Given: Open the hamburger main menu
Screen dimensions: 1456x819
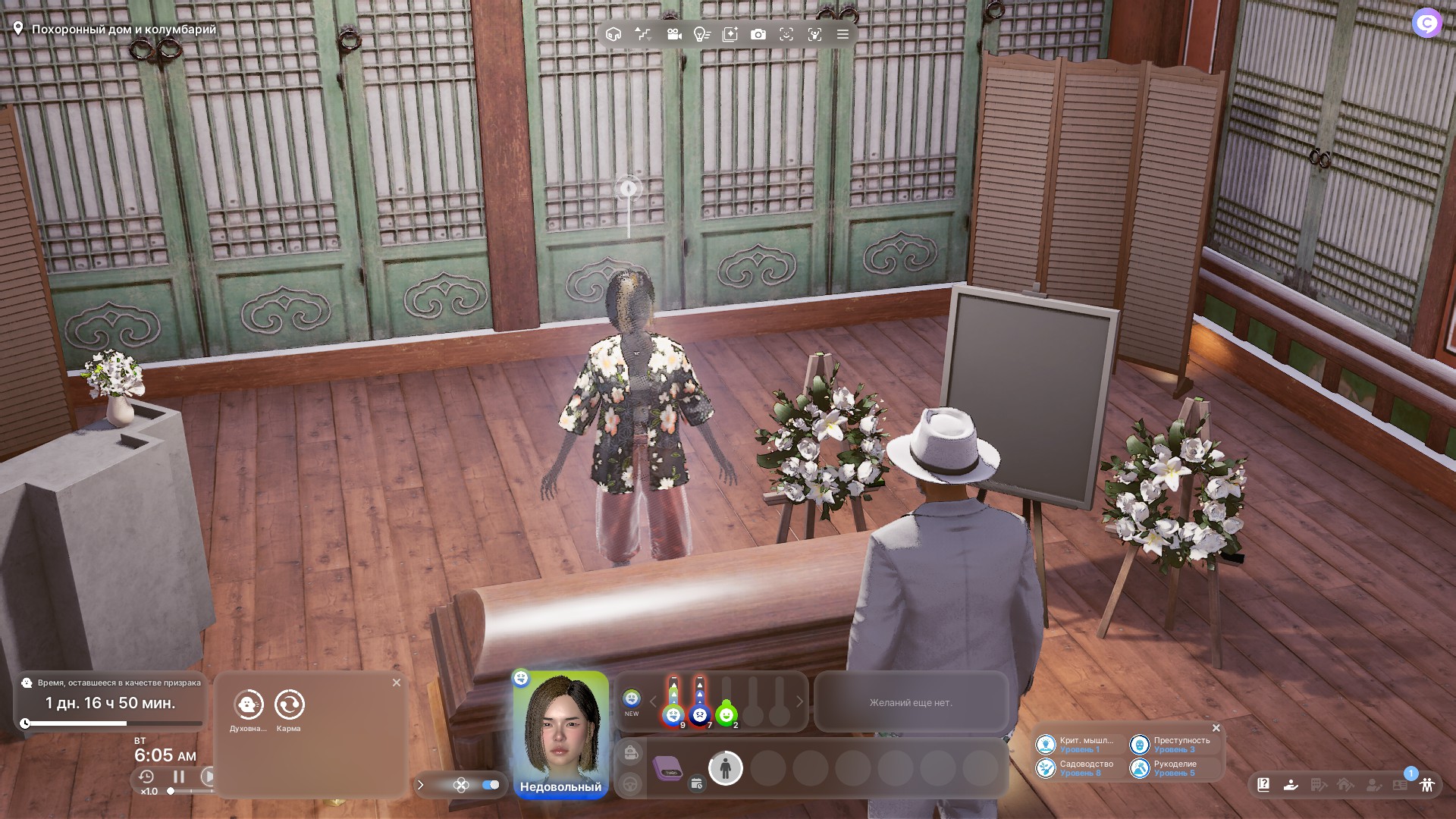Looking at the screenshot, I should coord(843,34).
